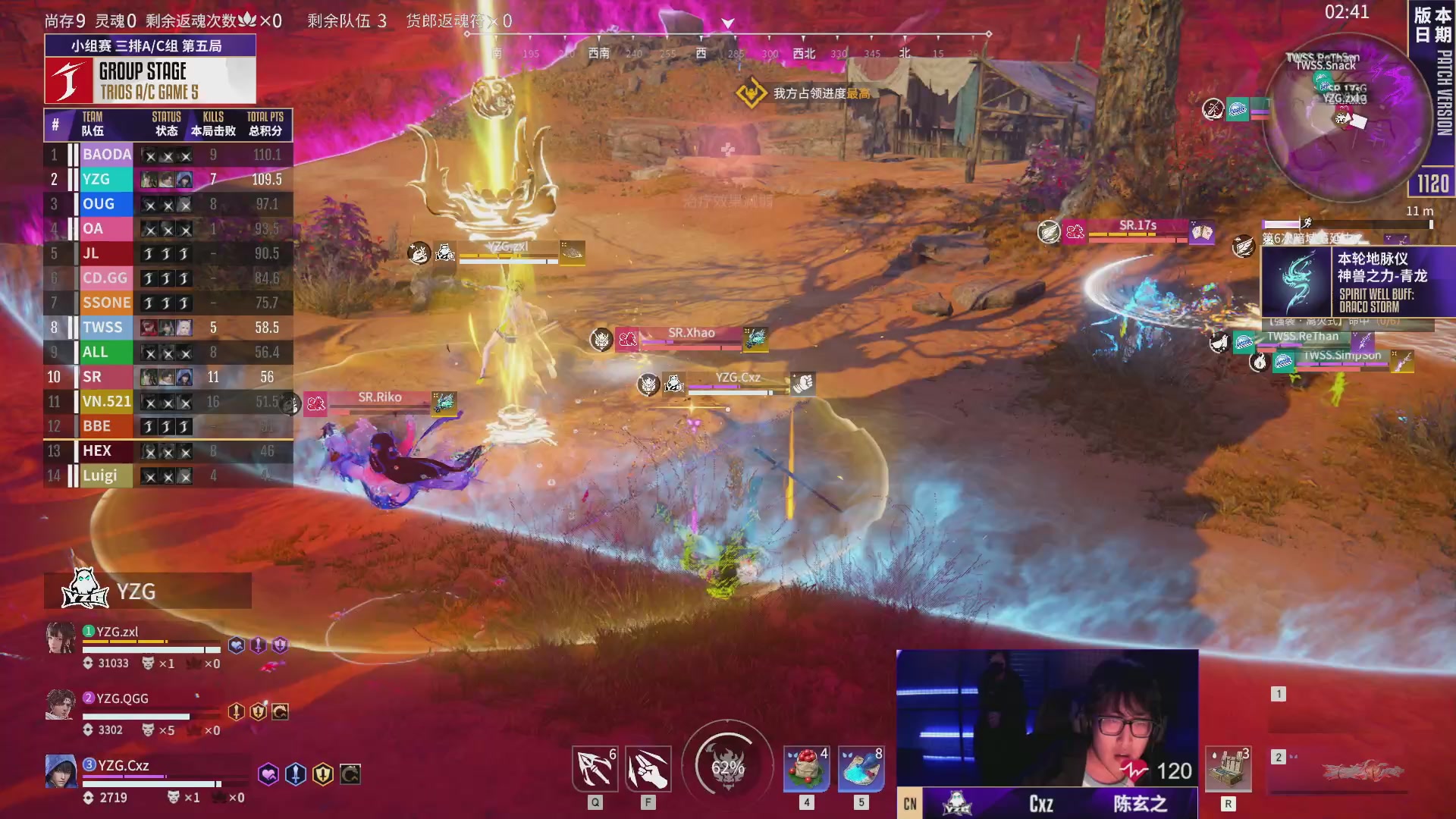Select the VN.521 team row
Screen dimensions: 1456x819
tap(168, 402)
